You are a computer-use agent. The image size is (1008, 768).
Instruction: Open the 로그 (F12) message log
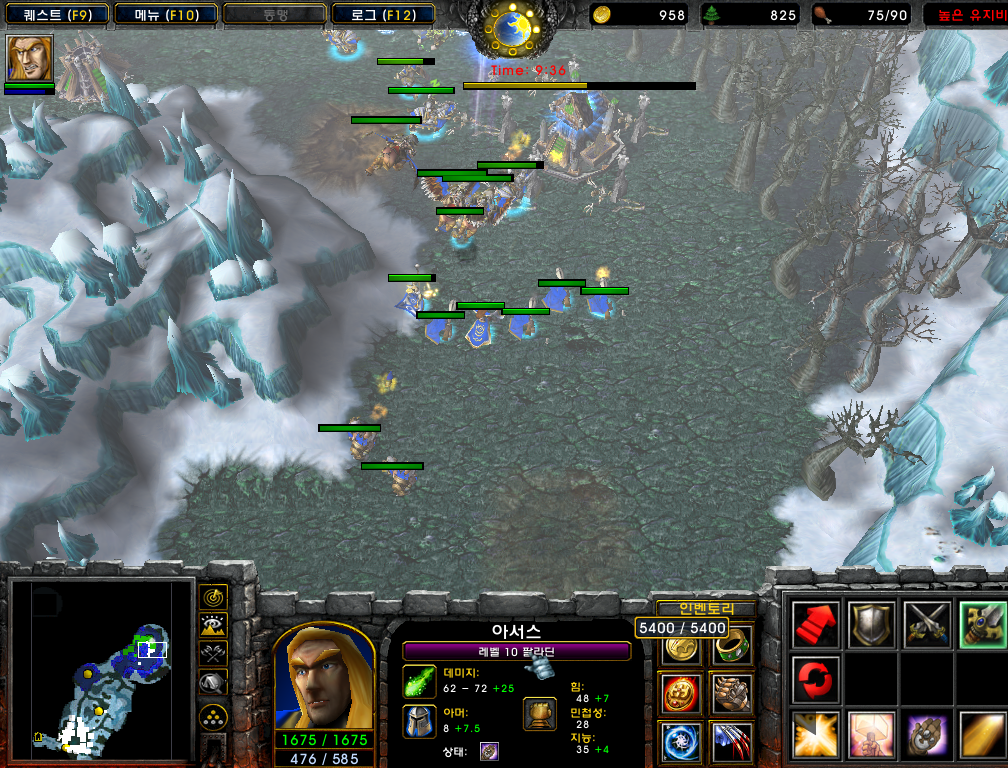click(383, 15)
